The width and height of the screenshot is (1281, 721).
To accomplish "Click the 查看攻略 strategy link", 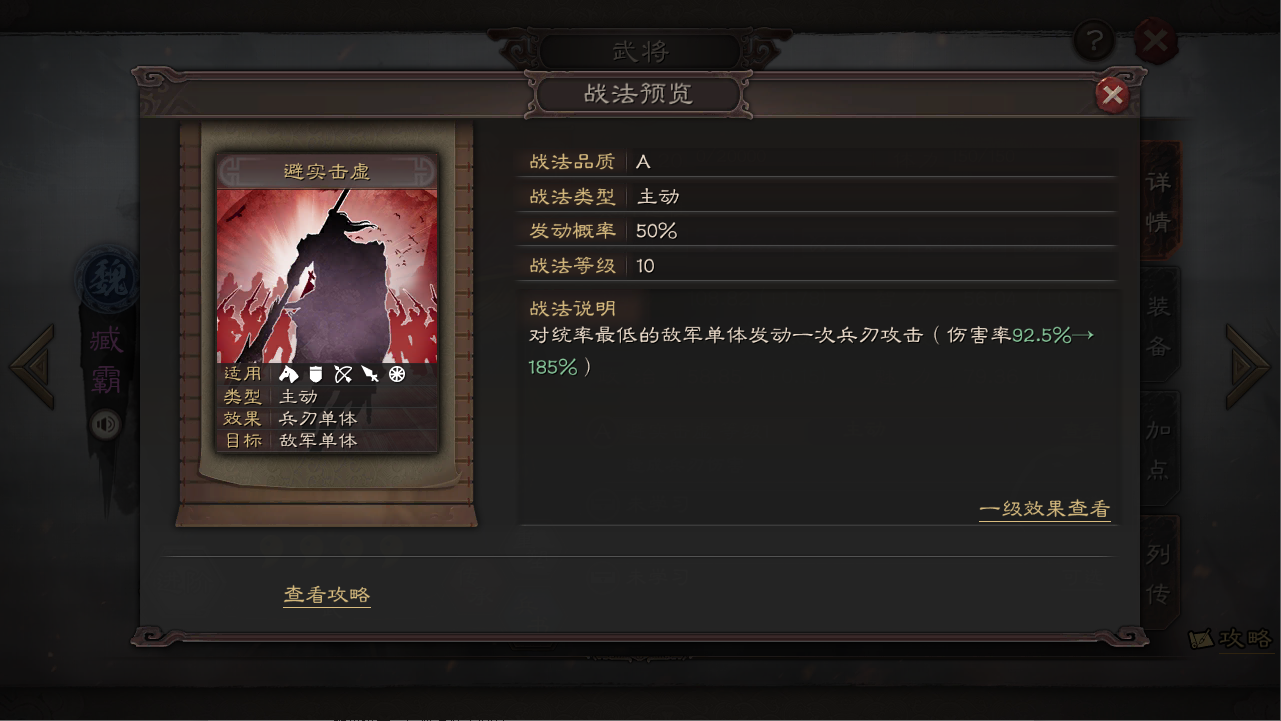I will pos(326,593).
